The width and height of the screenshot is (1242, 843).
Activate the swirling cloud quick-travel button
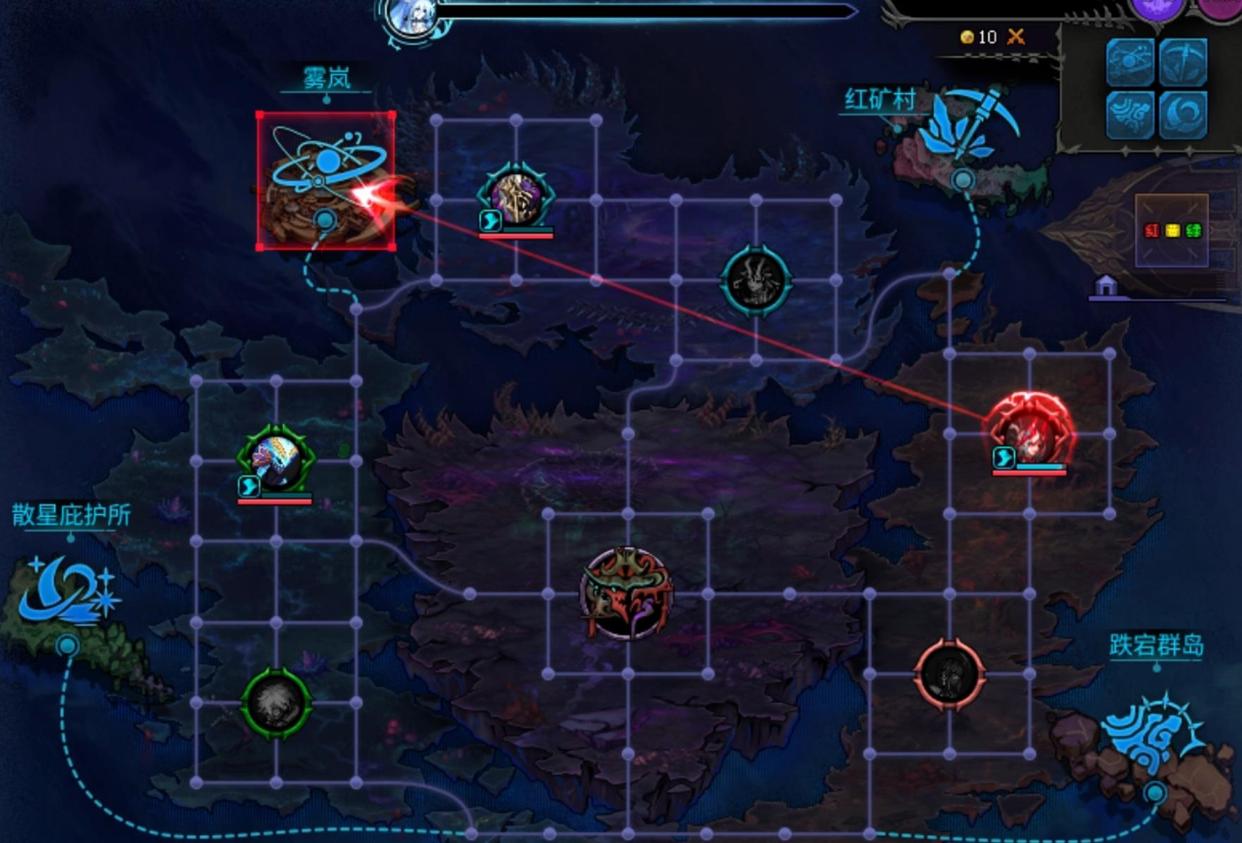click(x=1131, y=114)
